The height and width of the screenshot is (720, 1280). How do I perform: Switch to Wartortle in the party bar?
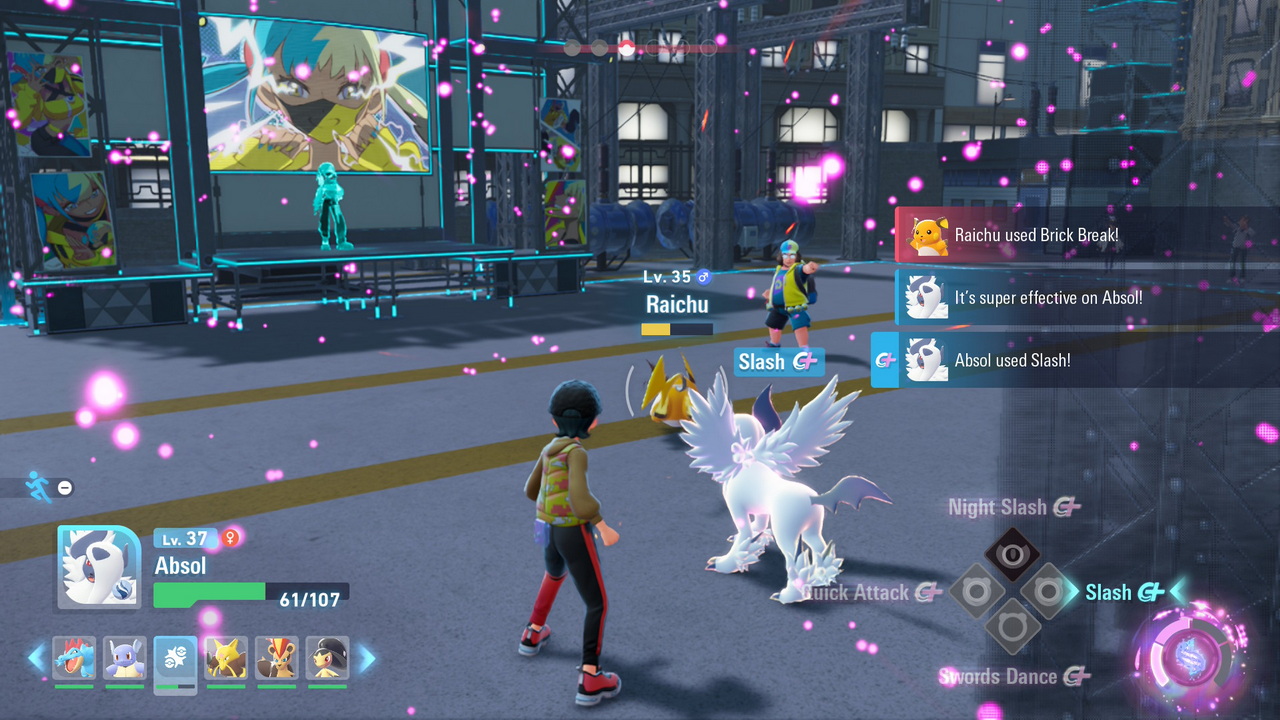[x=125, y=658]
